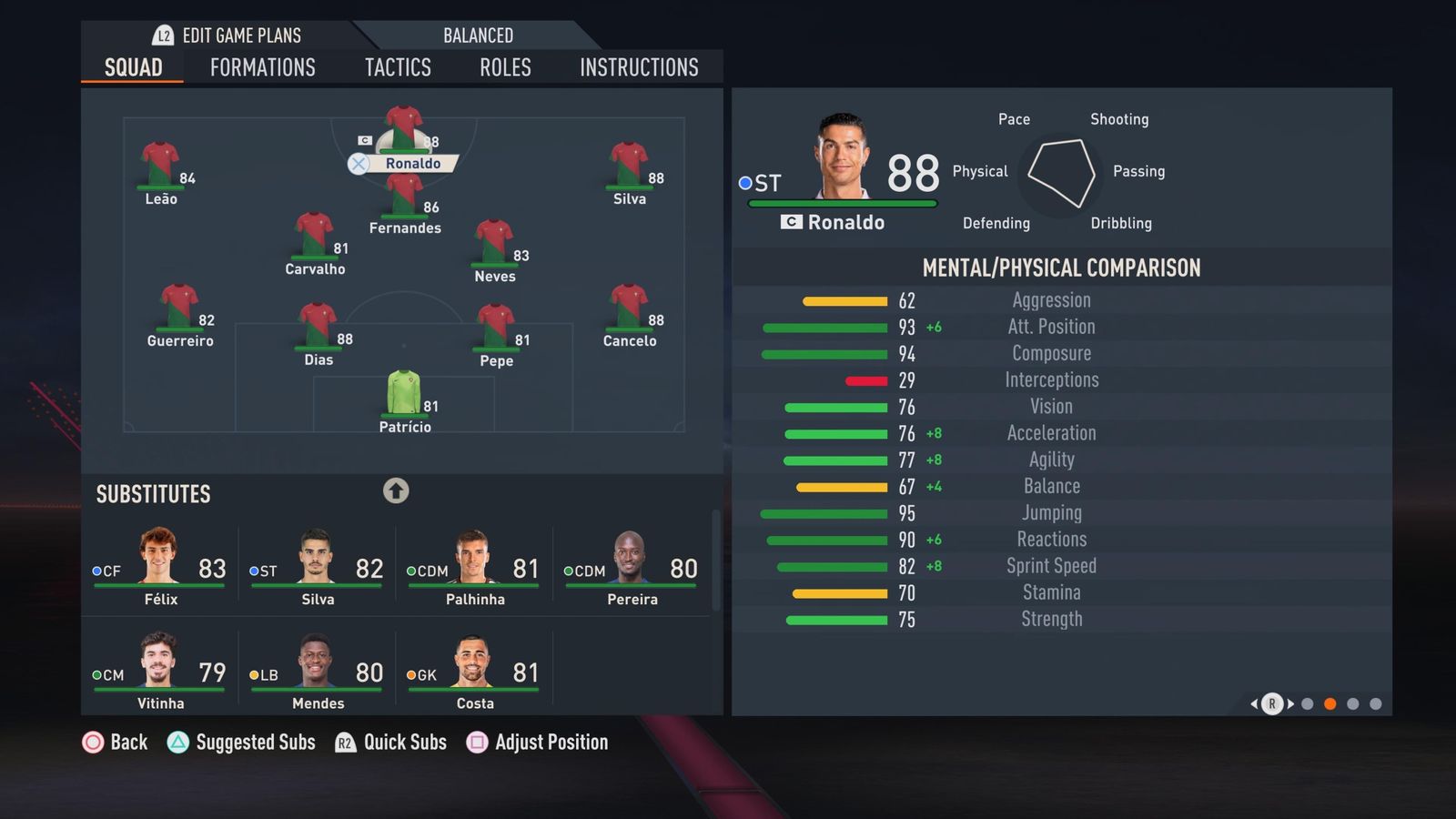
Task: Switch to the FORMATIONS tab
Action: pos(262,66)
